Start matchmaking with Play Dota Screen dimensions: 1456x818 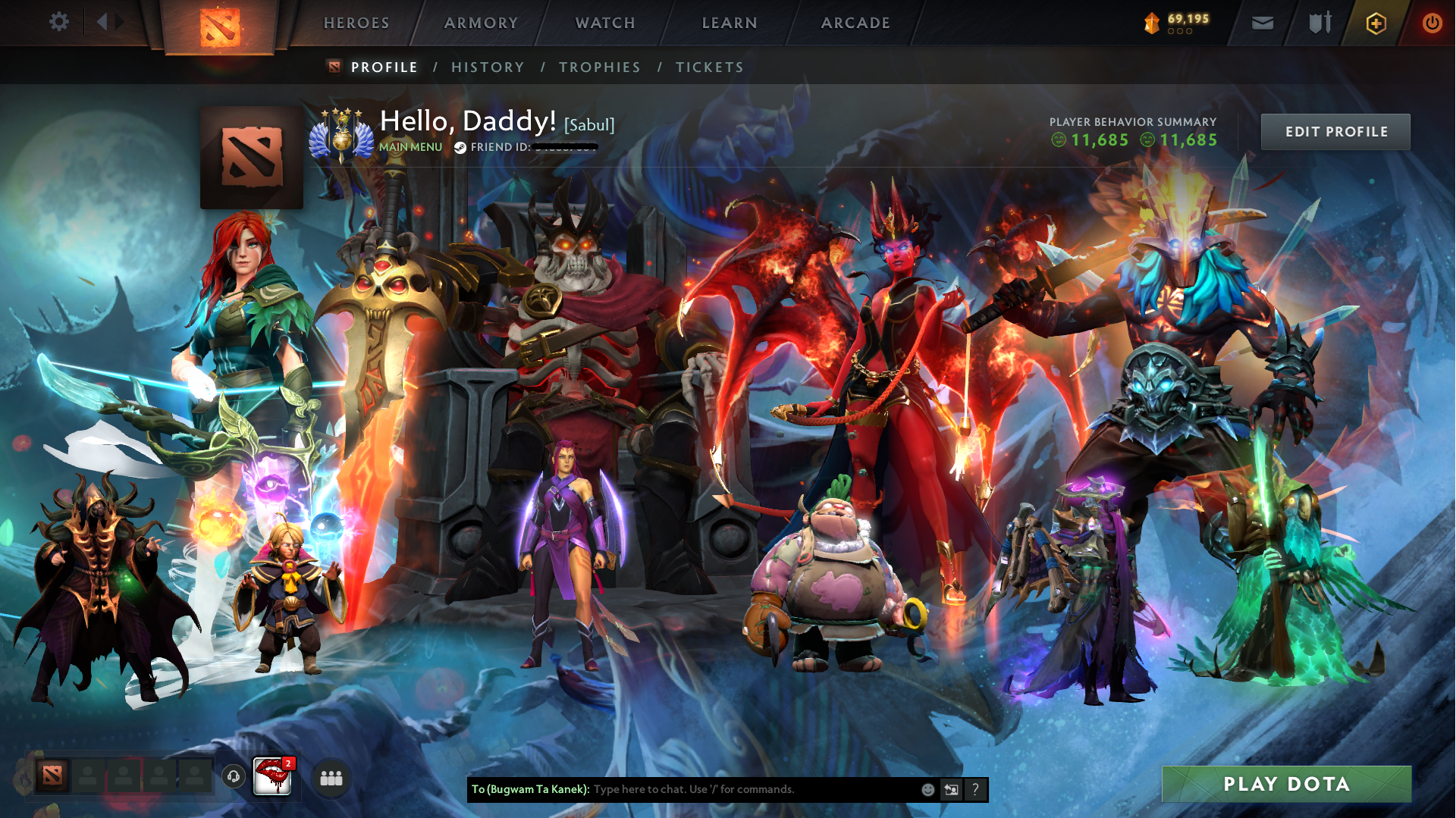tap(1286, 784)
